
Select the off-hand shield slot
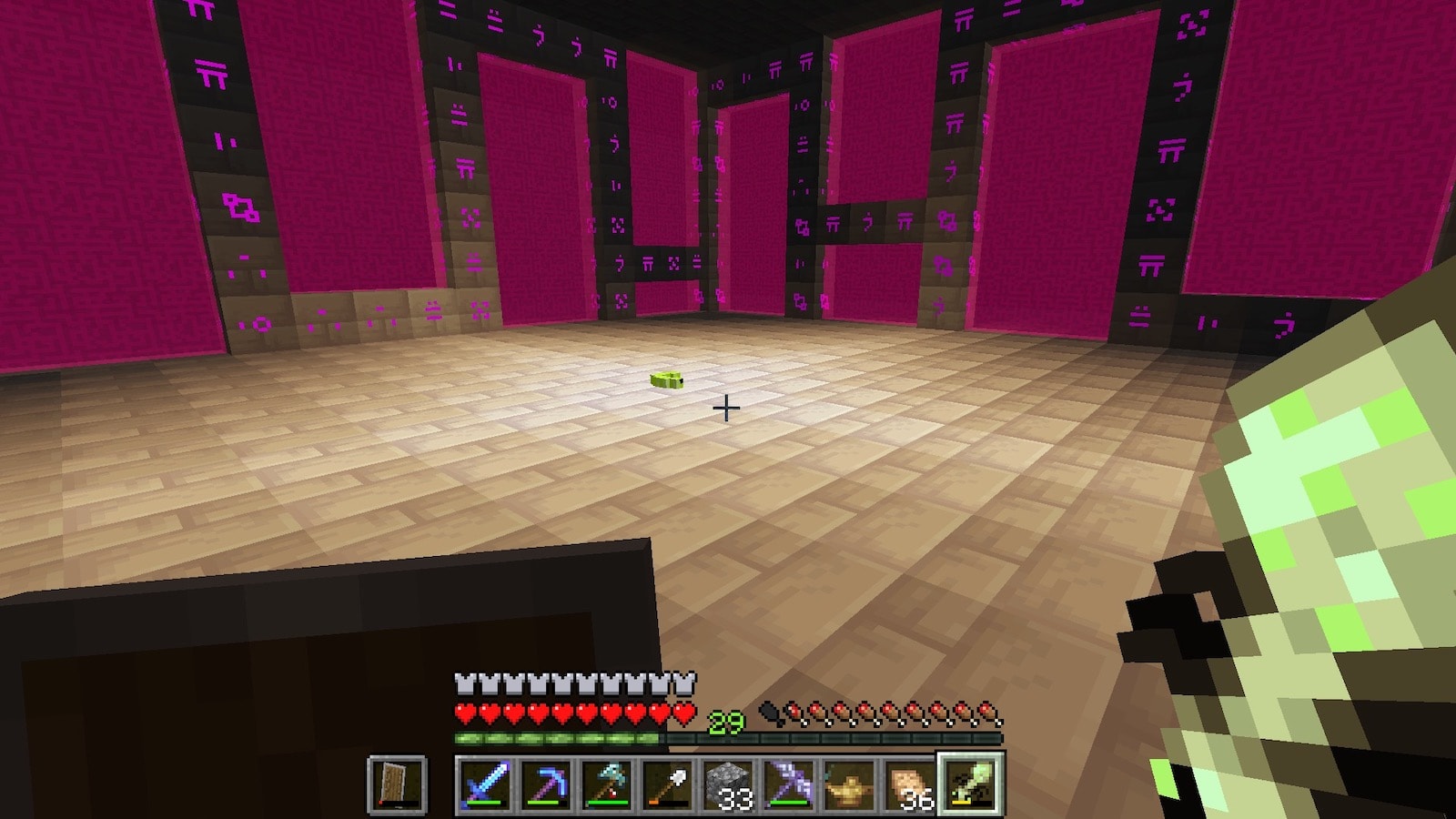click(x=398, y=784)
